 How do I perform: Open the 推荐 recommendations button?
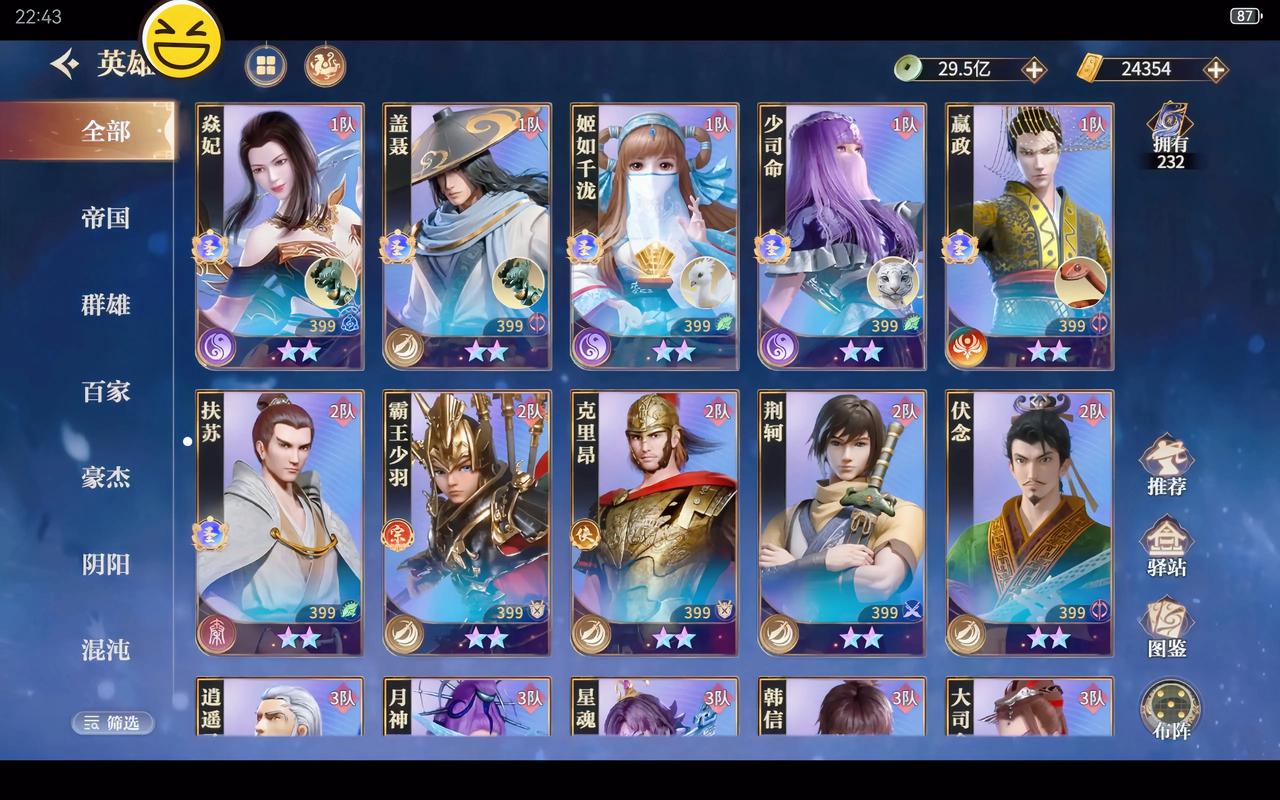[1167, 466]
